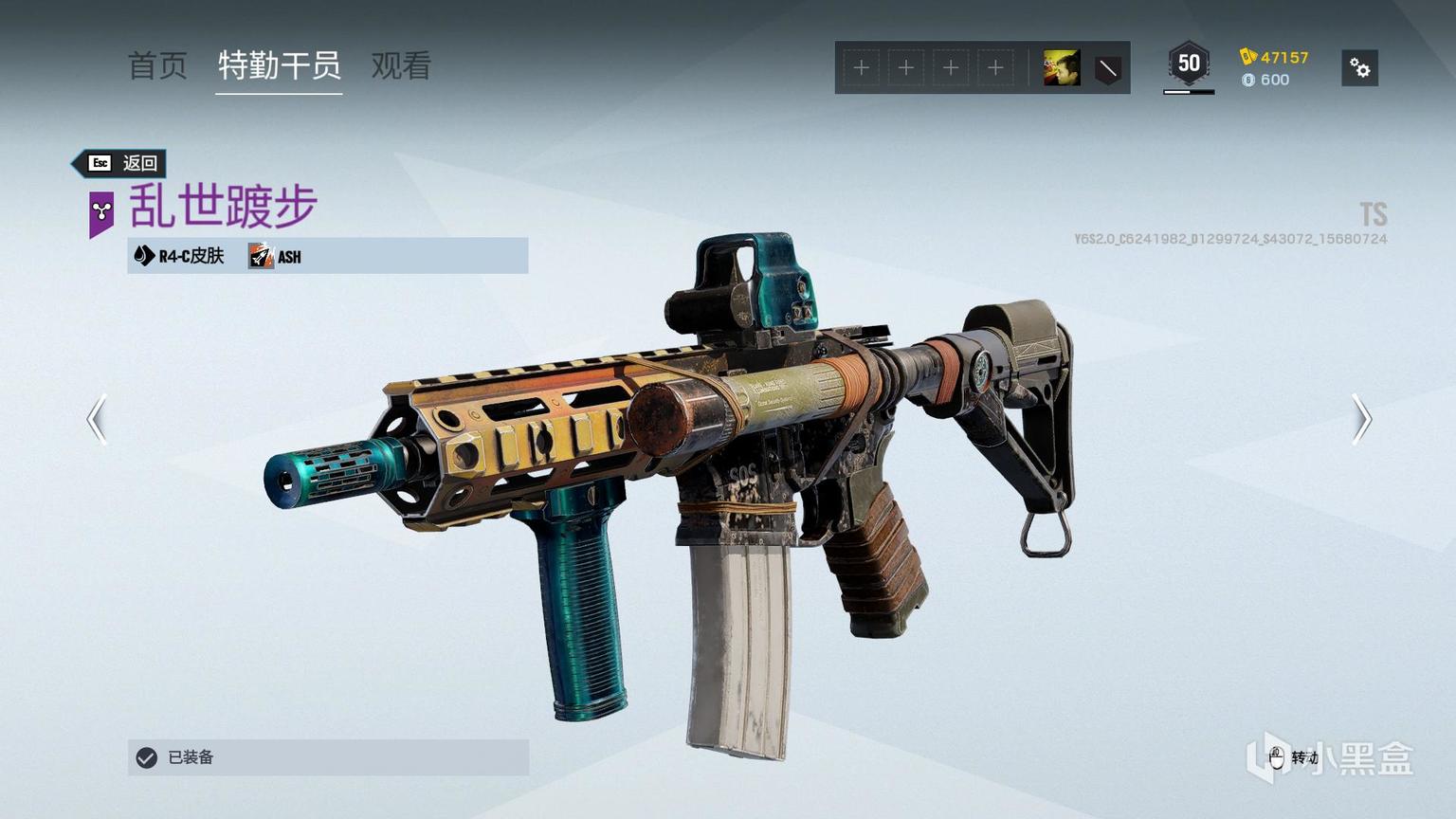The height and width of the screenshot is (819, 1456).
Task: Click the R4-C皮肤 weapon skin label
Action: coord(180,256)
